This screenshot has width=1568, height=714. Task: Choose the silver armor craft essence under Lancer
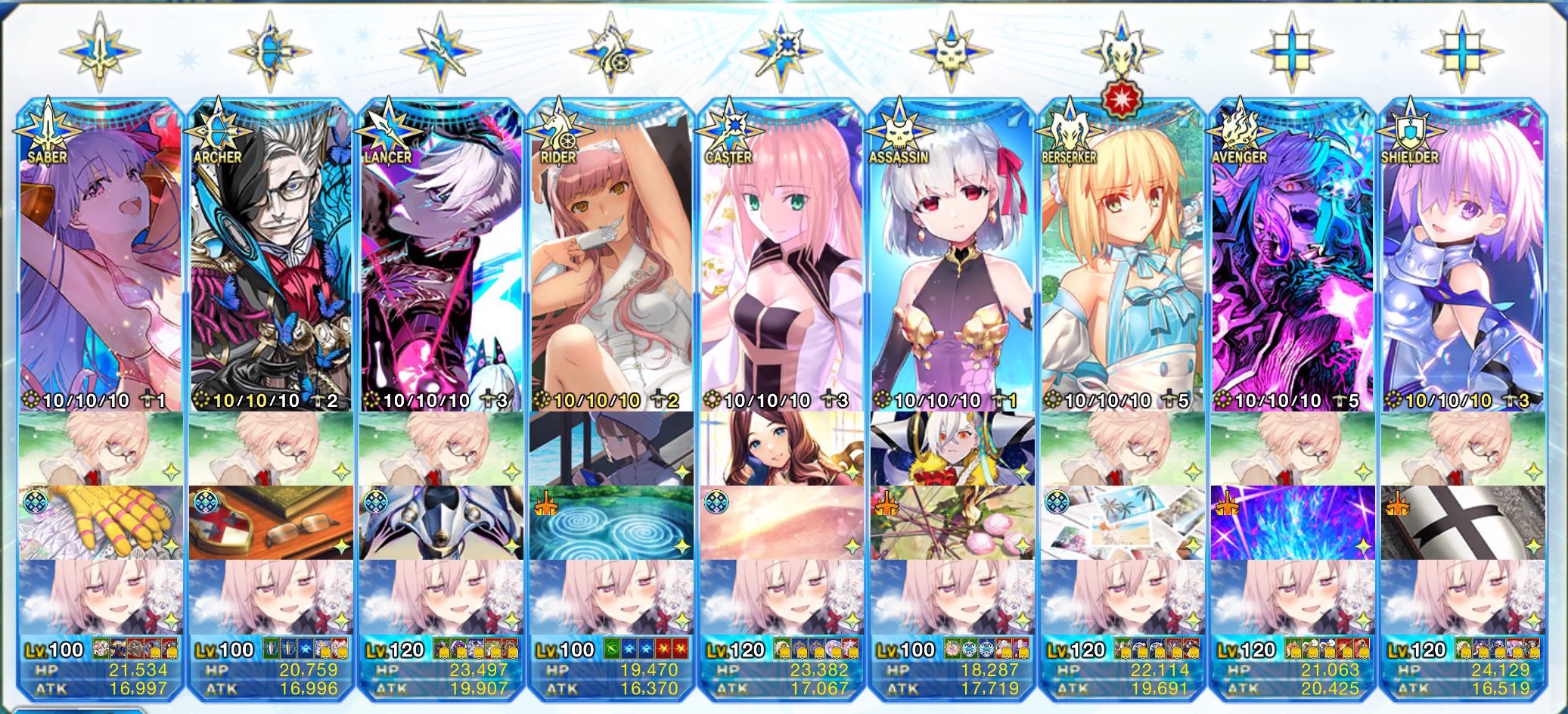click(x=441, y=523)
